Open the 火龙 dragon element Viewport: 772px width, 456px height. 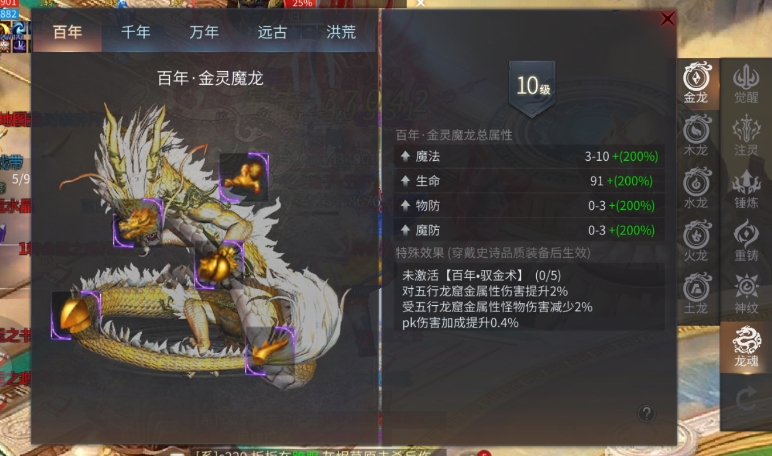(695, 240)
